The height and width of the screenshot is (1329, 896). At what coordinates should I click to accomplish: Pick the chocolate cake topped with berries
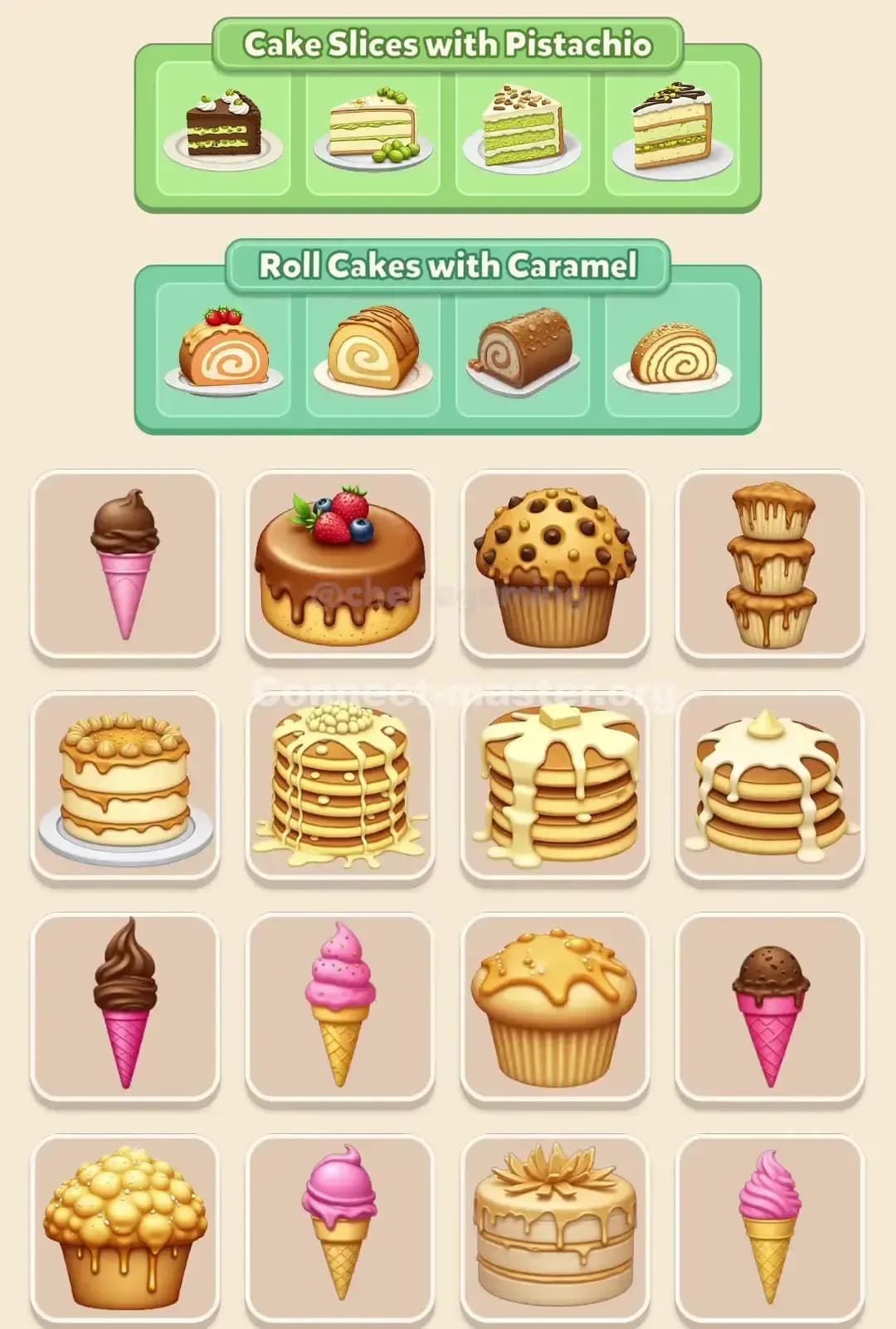339,564
